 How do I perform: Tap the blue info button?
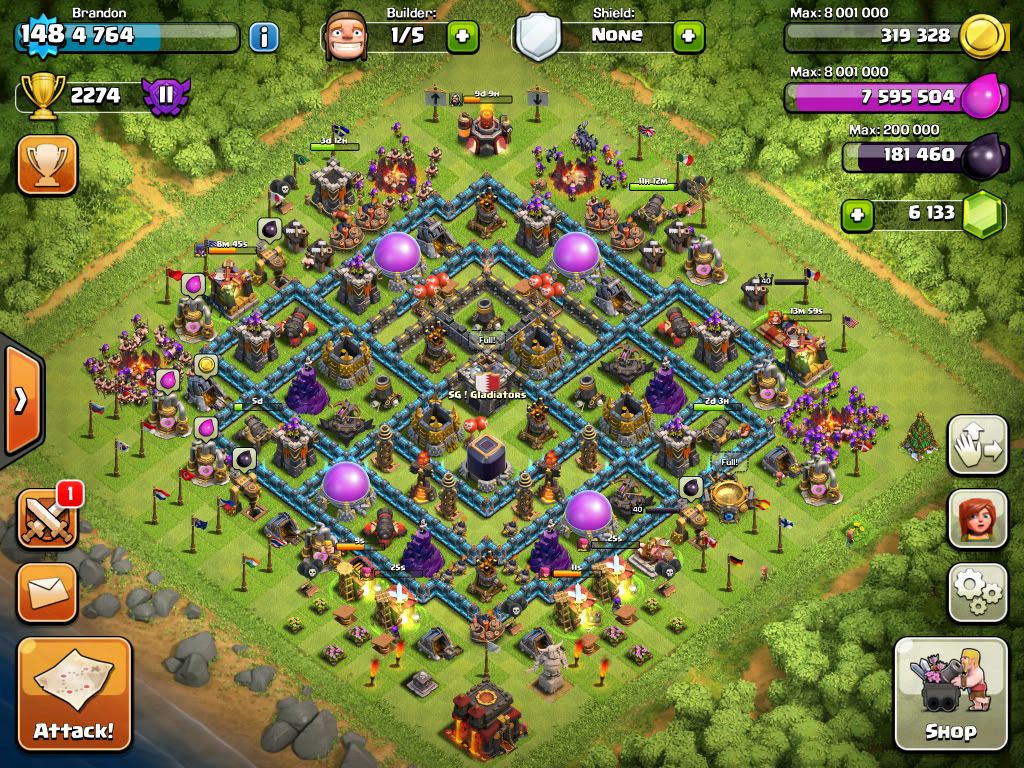[x=264, y=38]
